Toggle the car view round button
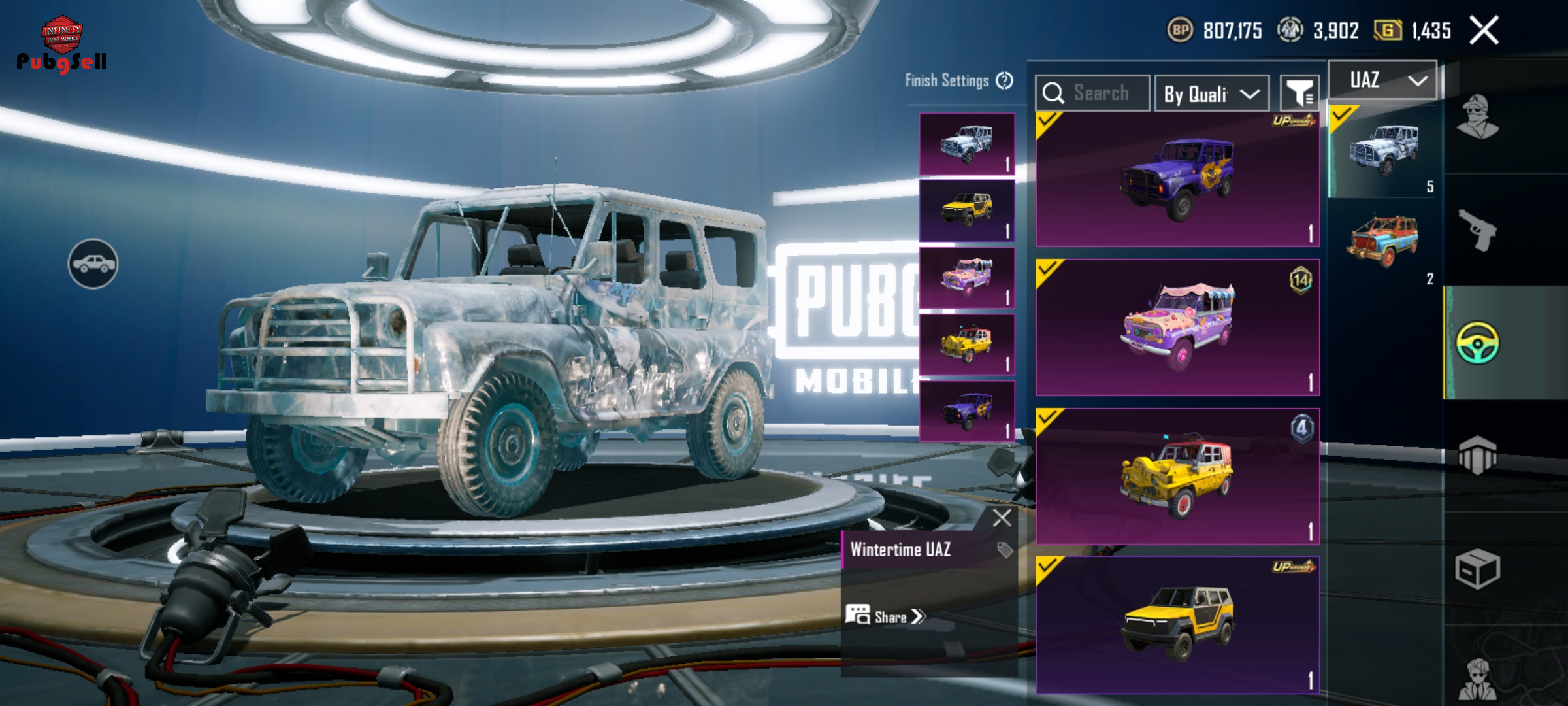 click(93, 263)
